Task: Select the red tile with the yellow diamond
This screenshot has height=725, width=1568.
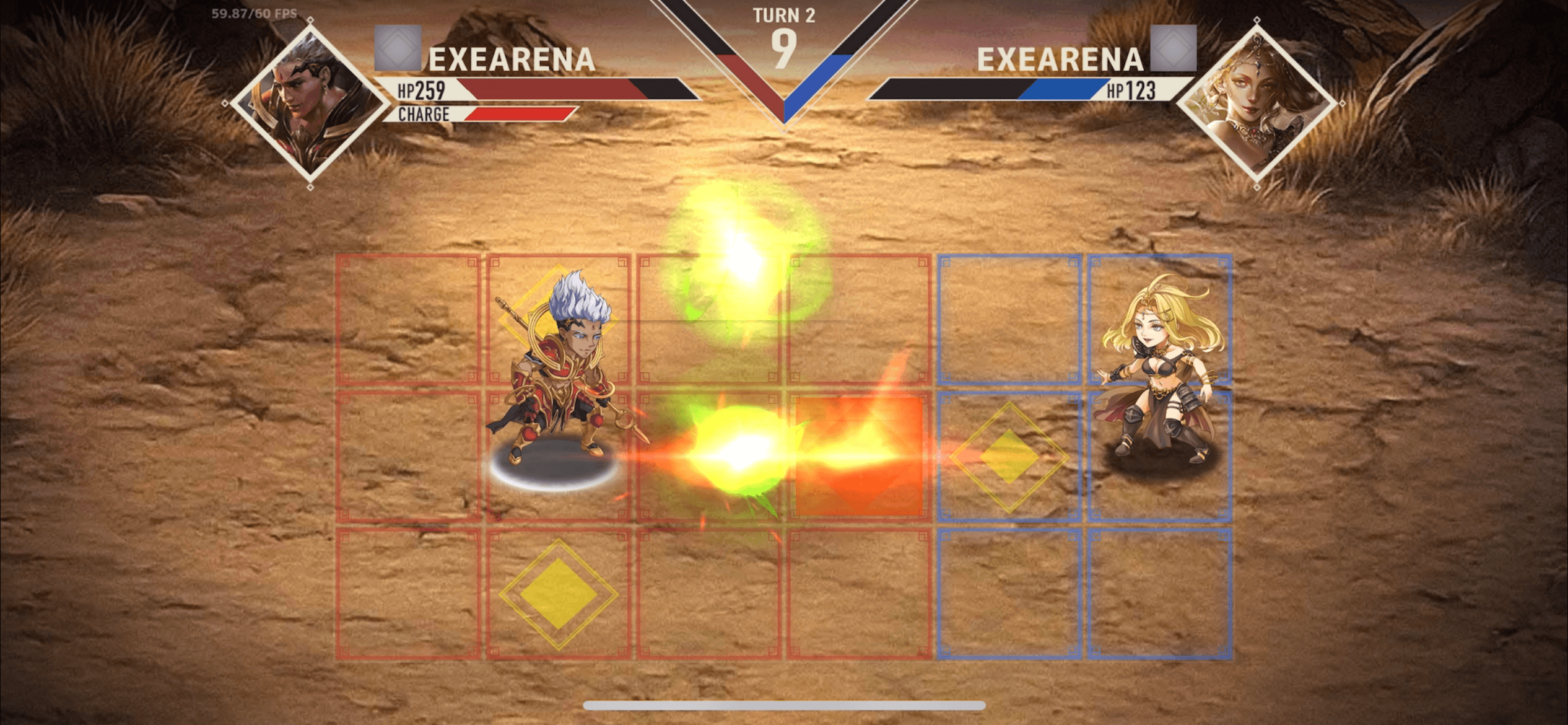Action: [x=558, y=594]
